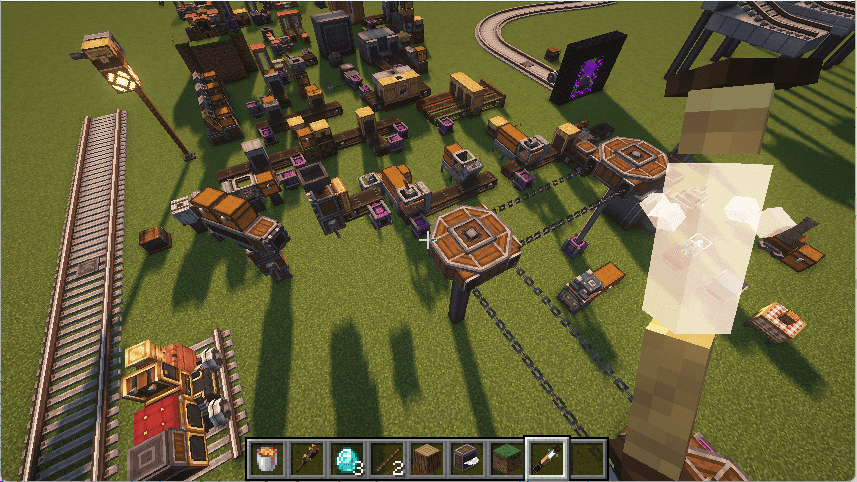
Task: Pick the stick stack in the hotbar
Action: 387,459
